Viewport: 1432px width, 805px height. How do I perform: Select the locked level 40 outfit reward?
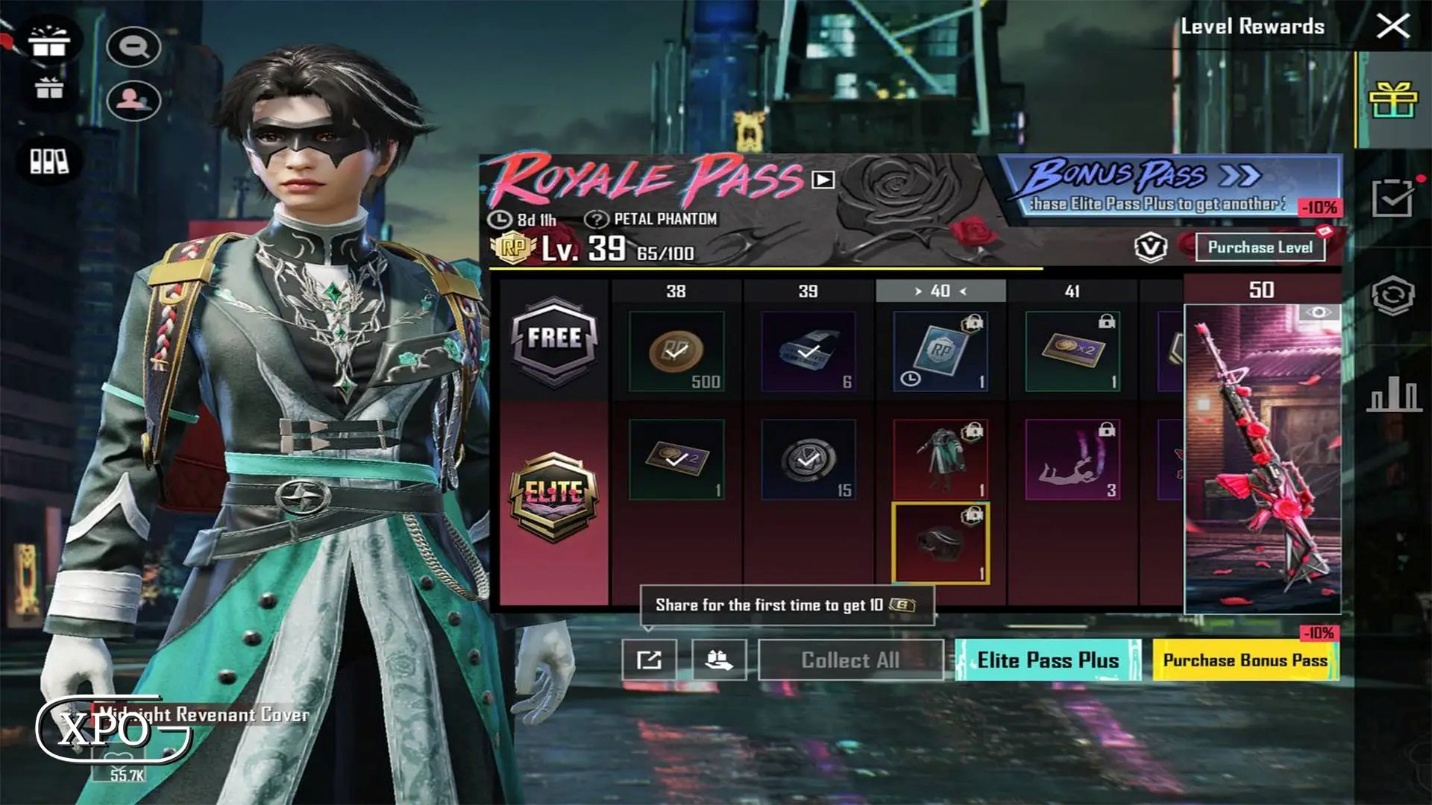[x=940, y=459]
